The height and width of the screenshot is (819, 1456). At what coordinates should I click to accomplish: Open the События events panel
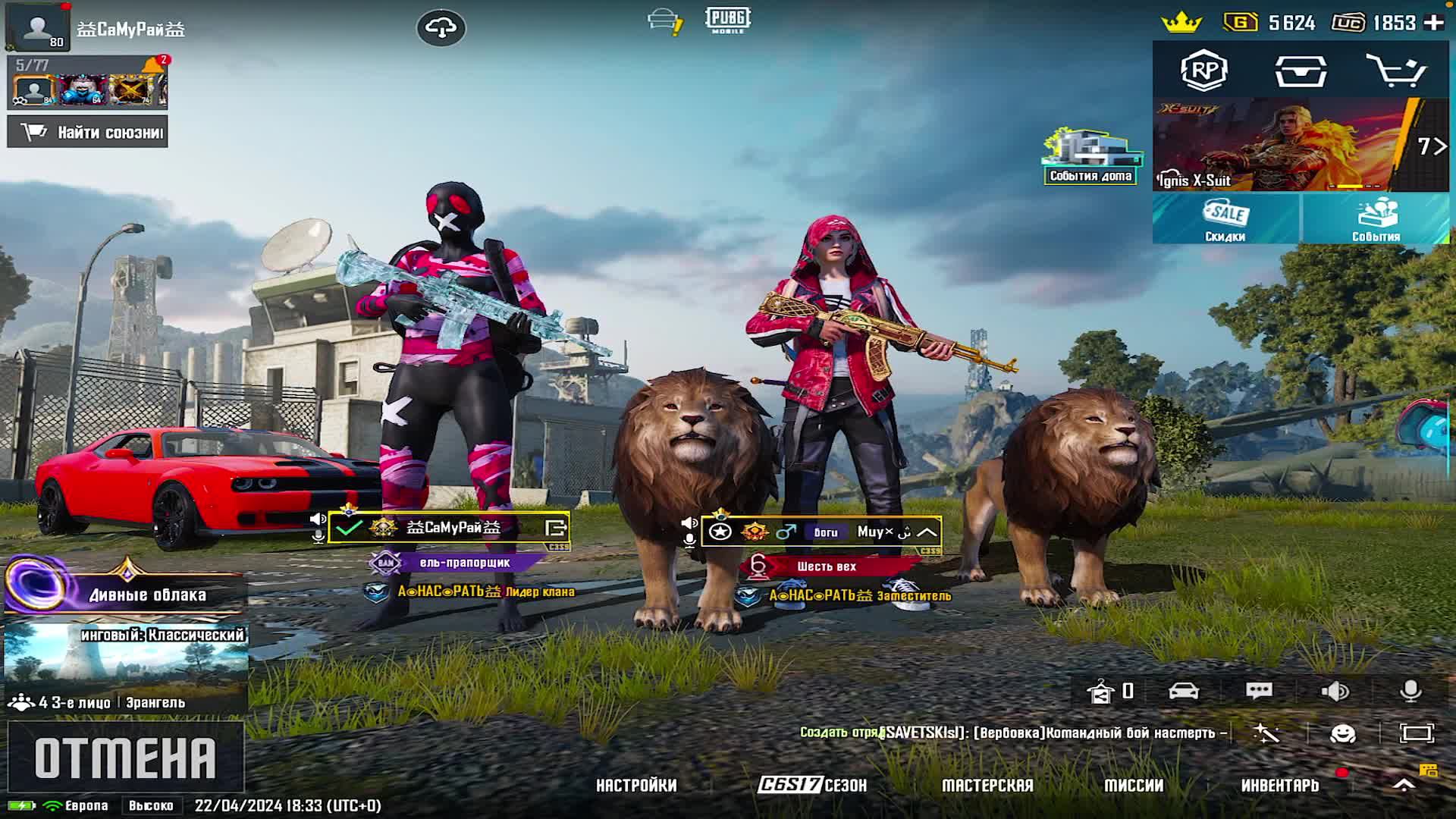pos(1376,219)
